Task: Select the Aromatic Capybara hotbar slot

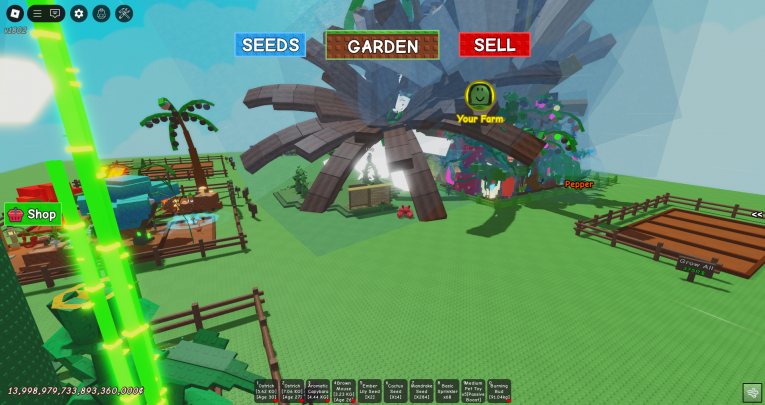Action: (318, 391)
